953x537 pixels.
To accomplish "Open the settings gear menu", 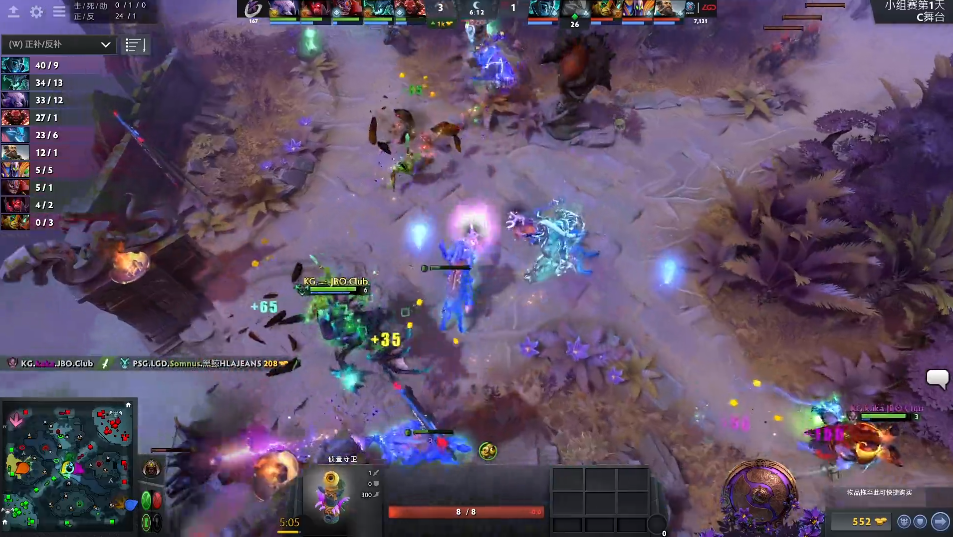I will 36,12.
